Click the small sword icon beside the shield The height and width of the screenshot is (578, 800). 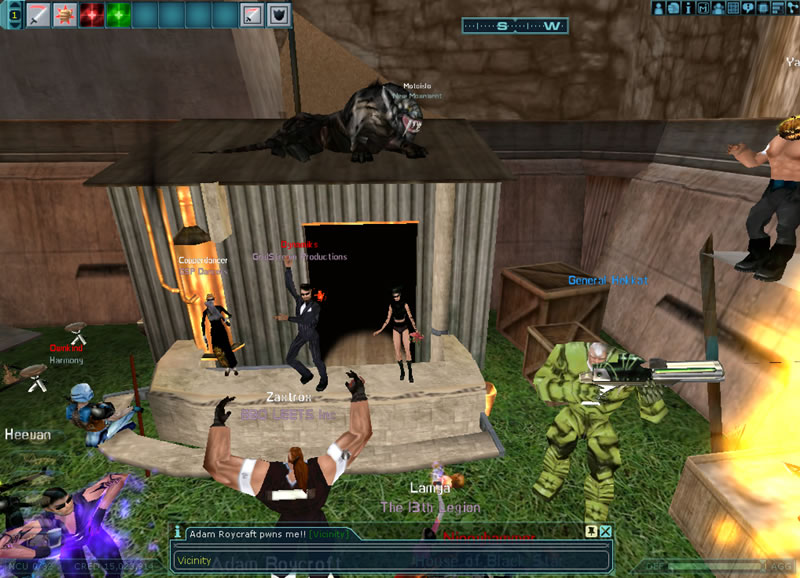pyautogui.click(x=253, y=15)
